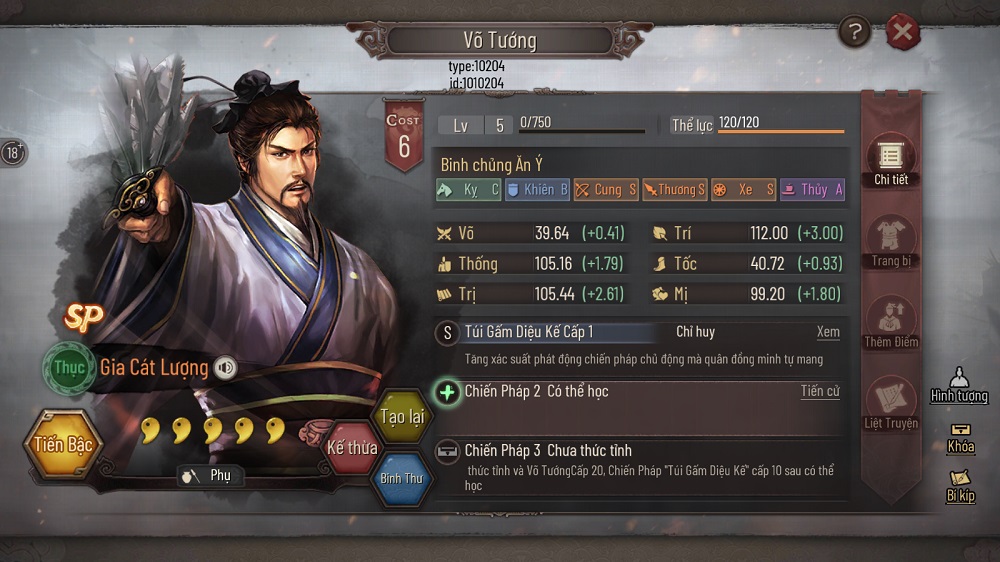Open the Binh Thư button

click(401, 477)
